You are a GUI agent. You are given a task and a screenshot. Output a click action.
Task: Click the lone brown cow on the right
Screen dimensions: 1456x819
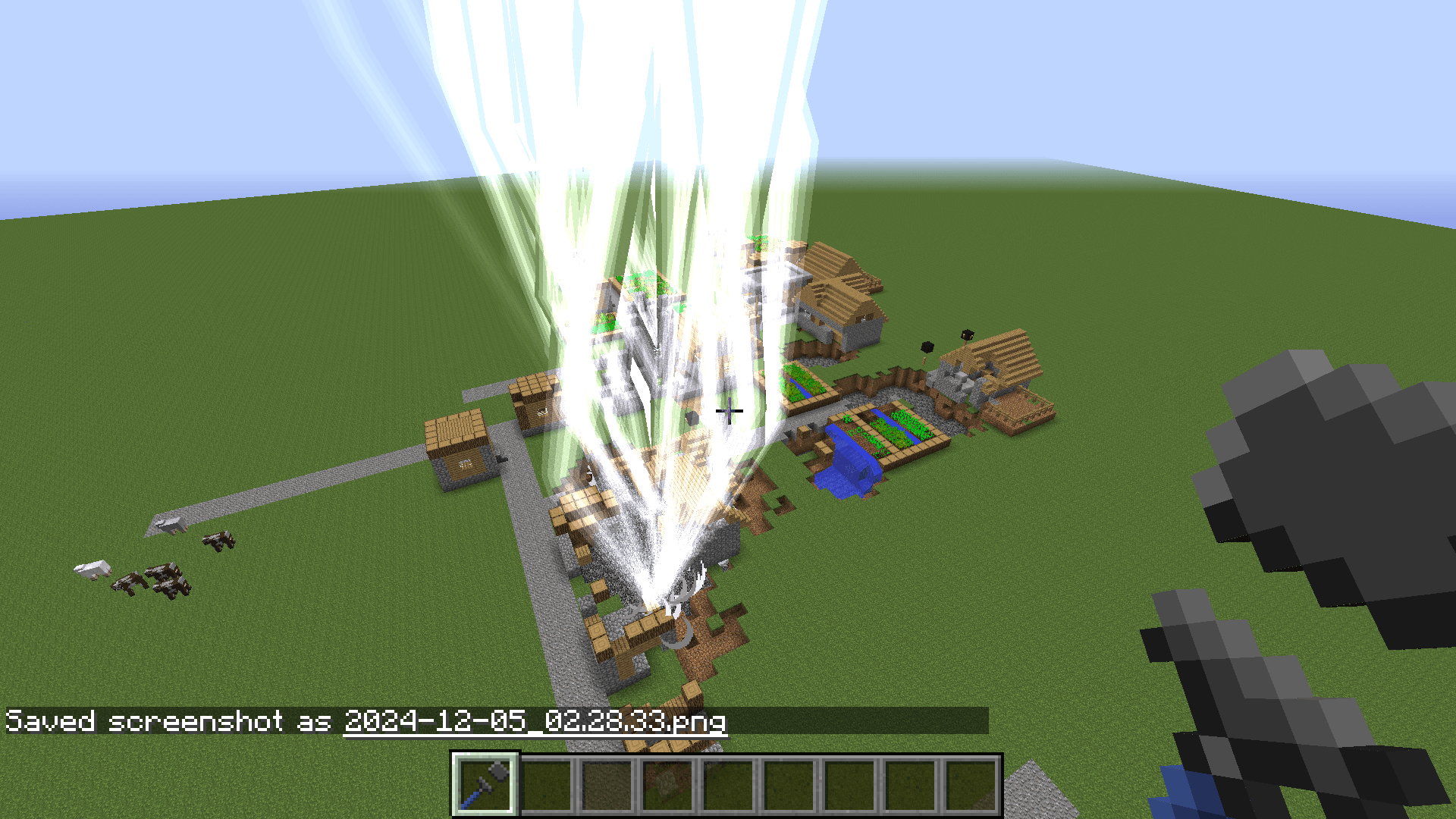point(219,540)
